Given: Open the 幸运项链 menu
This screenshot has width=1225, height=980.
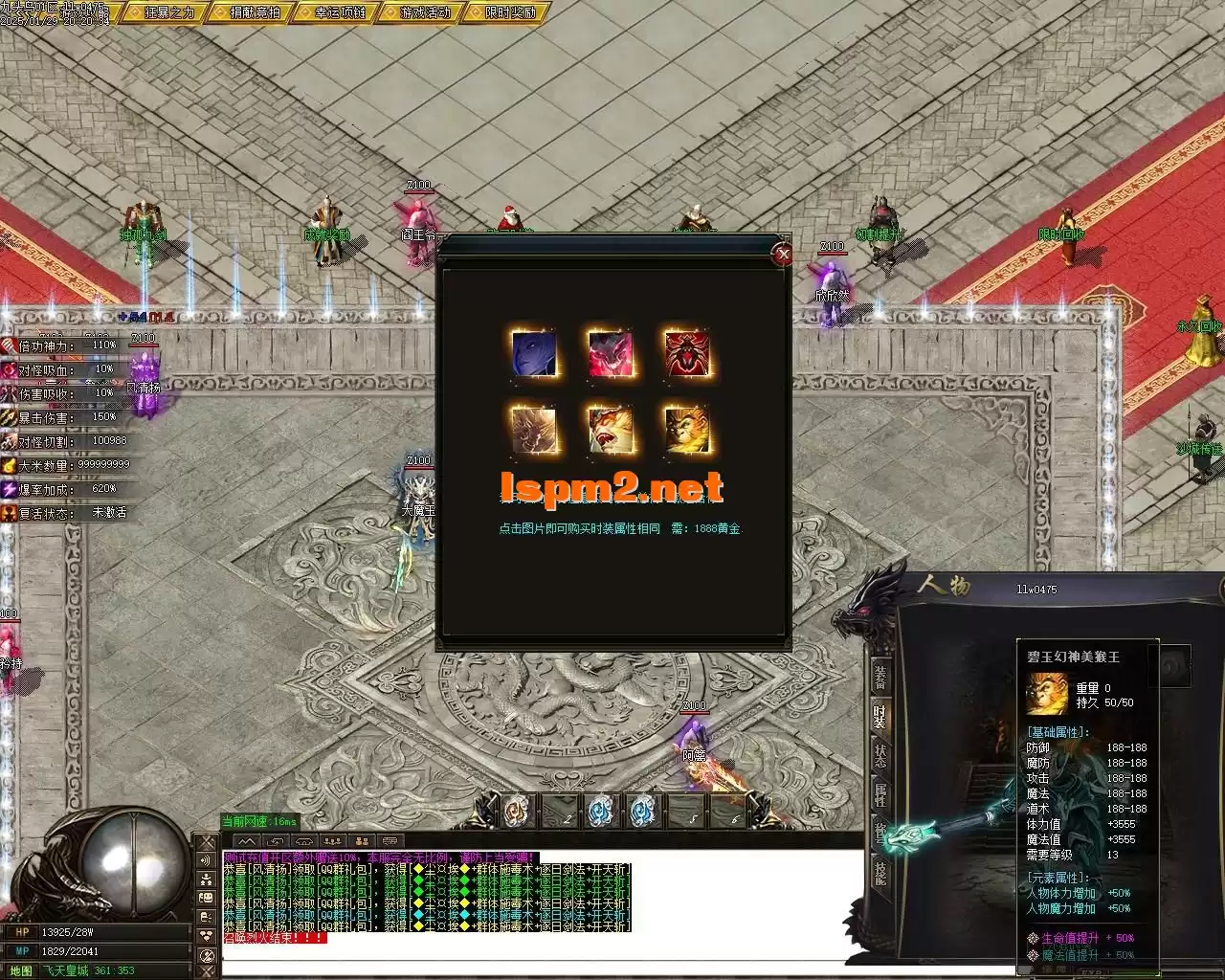Looking at the screenshot, I should tap(339, 12).
